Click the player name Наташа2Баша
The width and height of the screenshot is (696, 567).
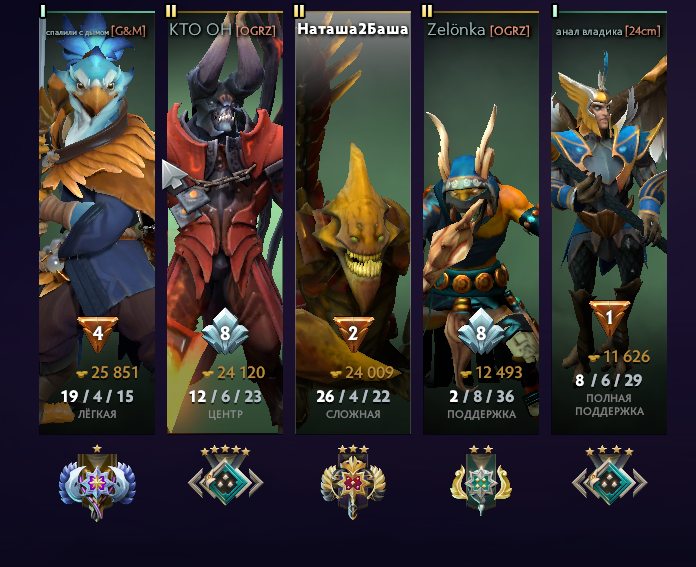click(x=352, y=30)
